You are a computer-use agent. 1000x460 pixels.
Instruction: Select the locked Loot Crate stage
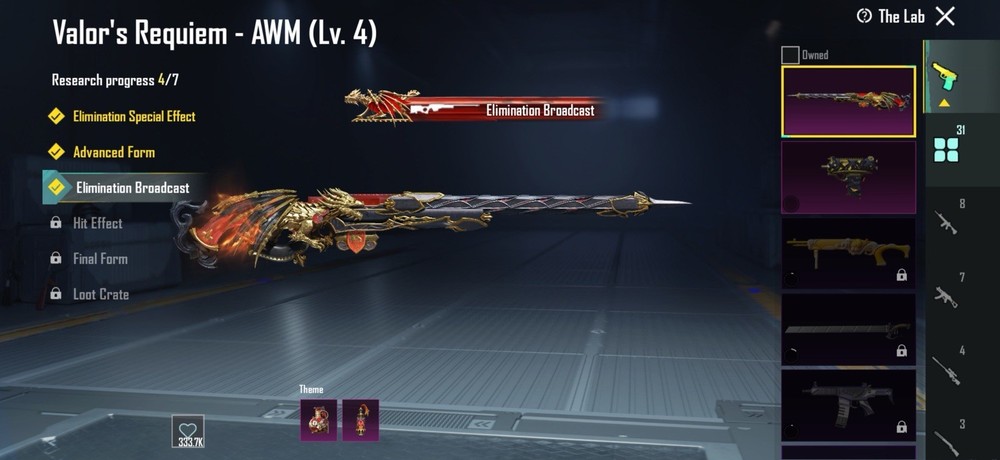pyautogui.click(x=100, y=295)
